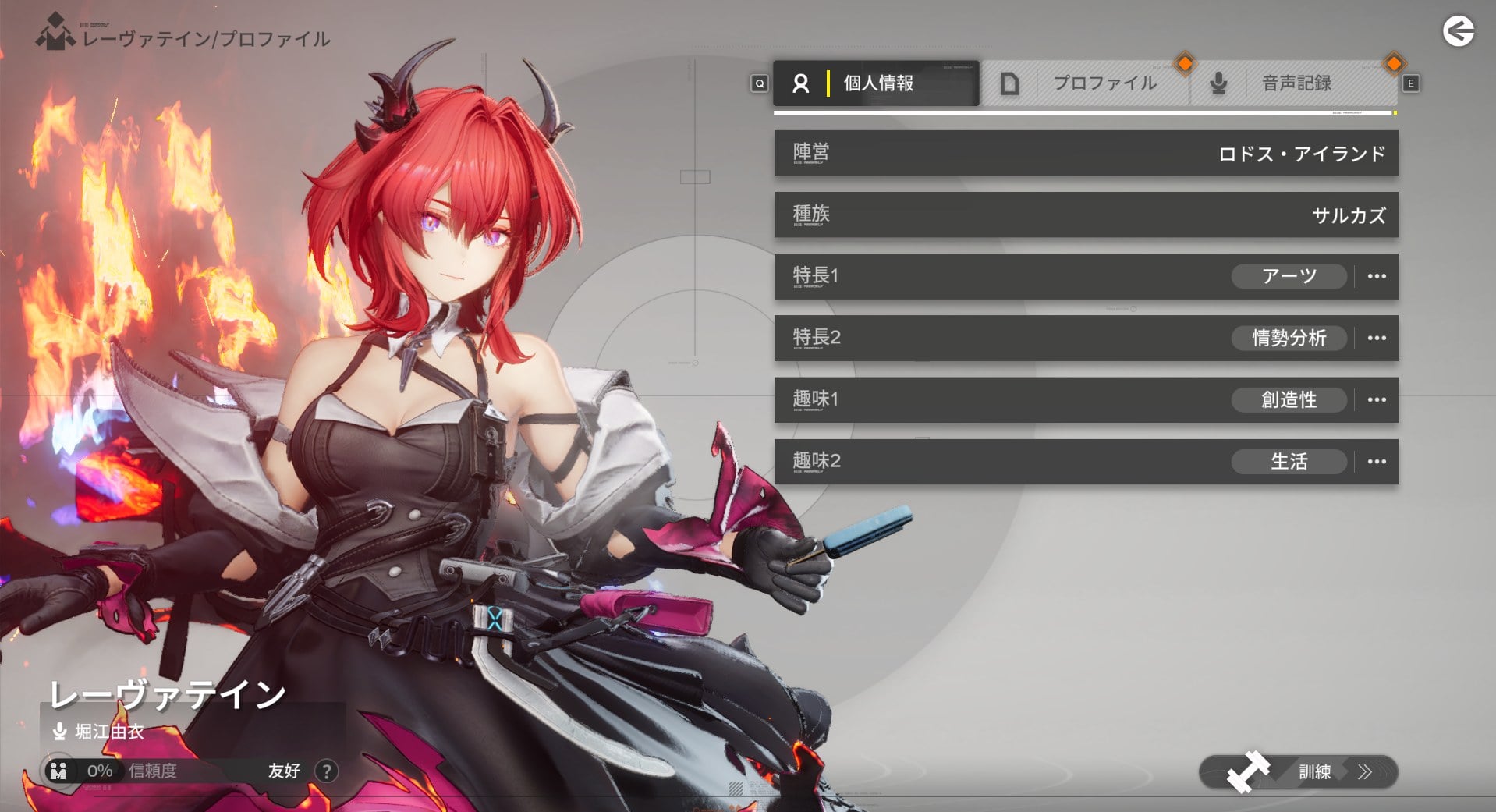
Task: Click the 信頼度 help question mark
Action: (327, 771)
